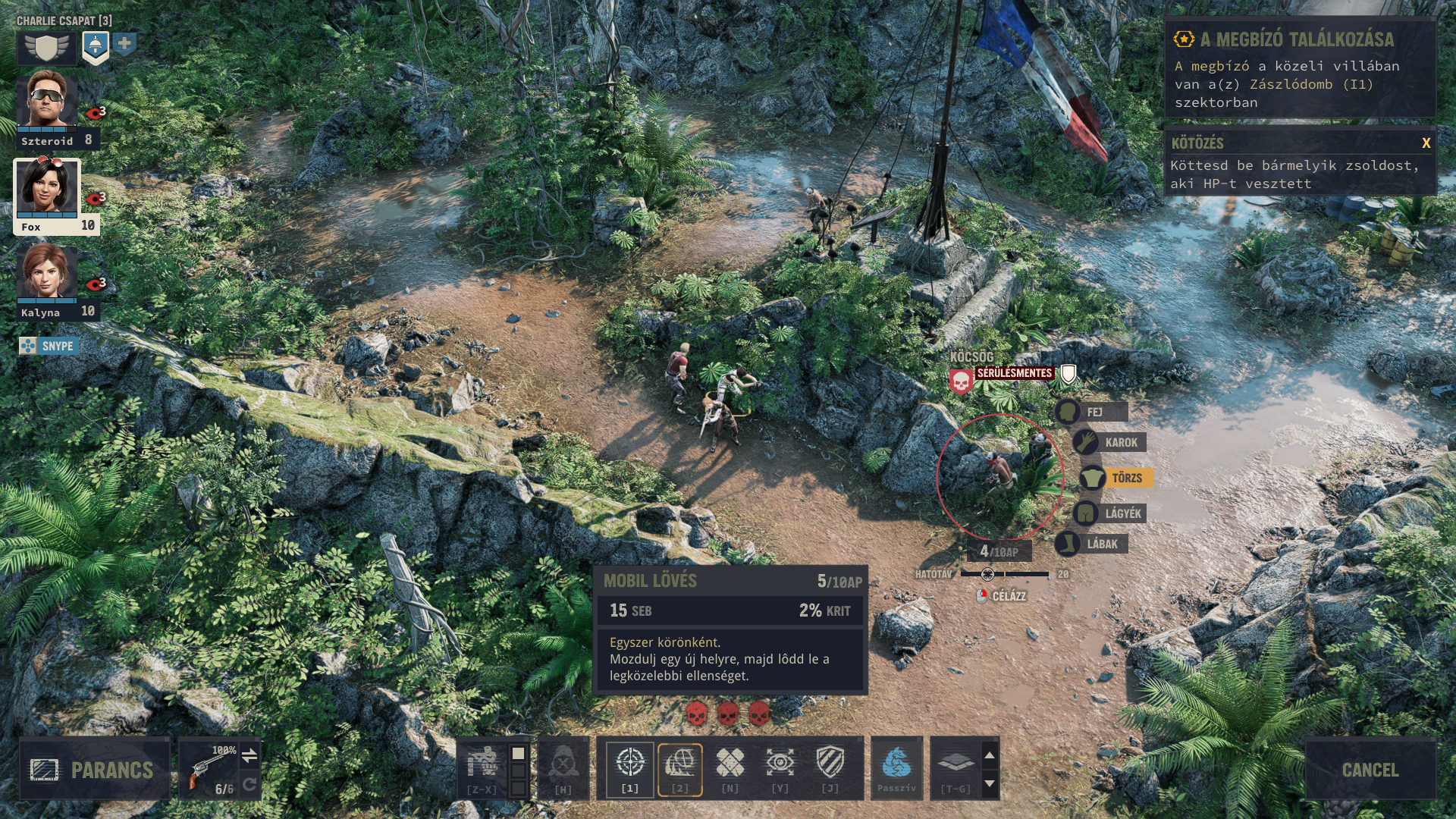The height and width of the screenshot is (819, 1456).
Task: Select Szteroid's portrait
Action: point(47,99)
